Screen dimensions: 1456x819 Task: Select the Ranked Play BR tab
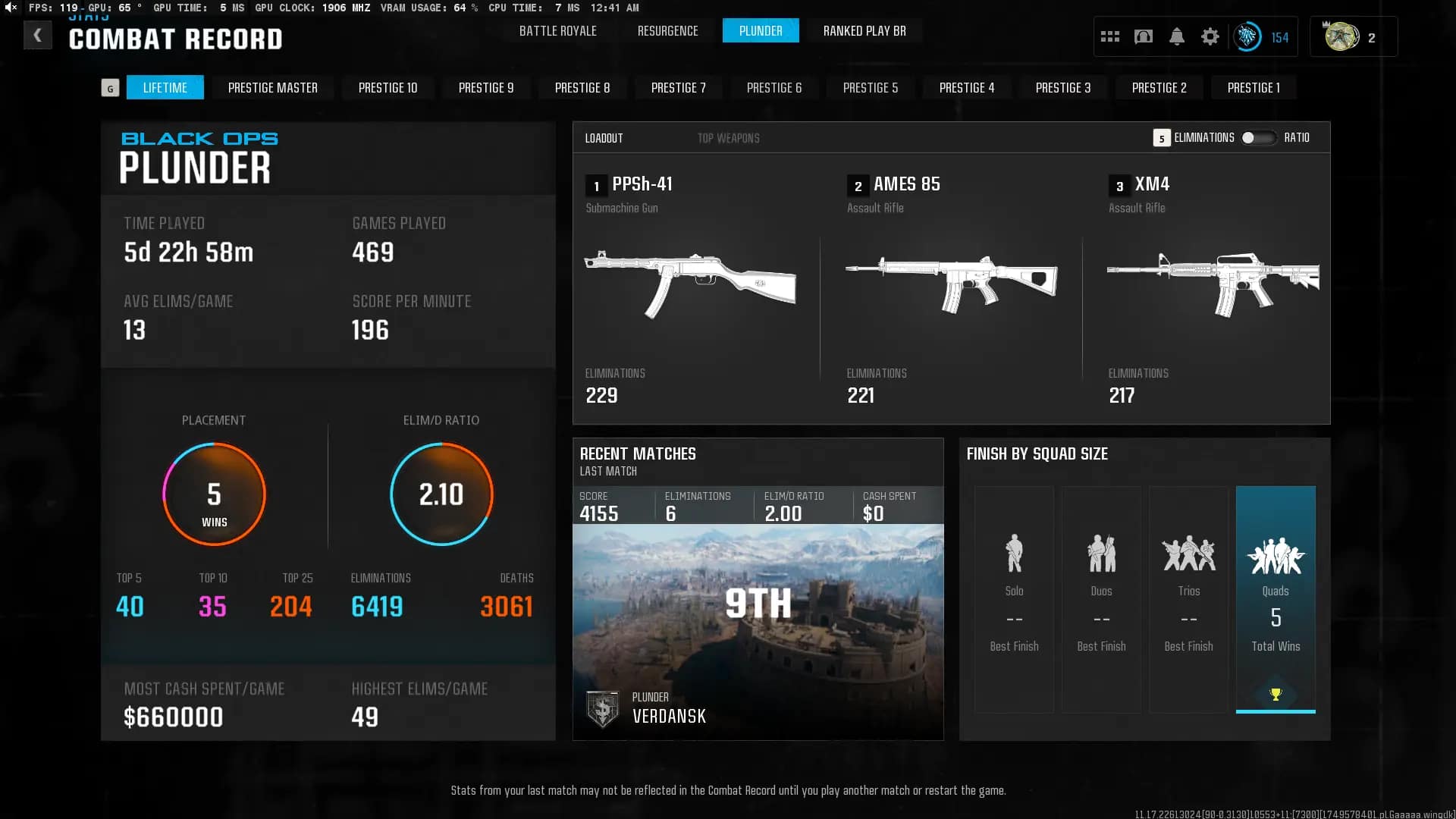click(x=864, y=31)
